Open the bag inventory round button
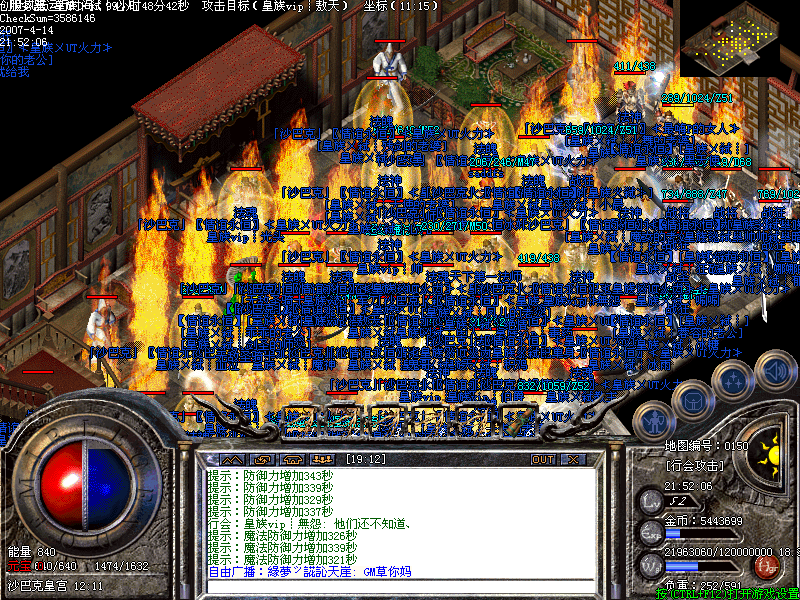 693,399
